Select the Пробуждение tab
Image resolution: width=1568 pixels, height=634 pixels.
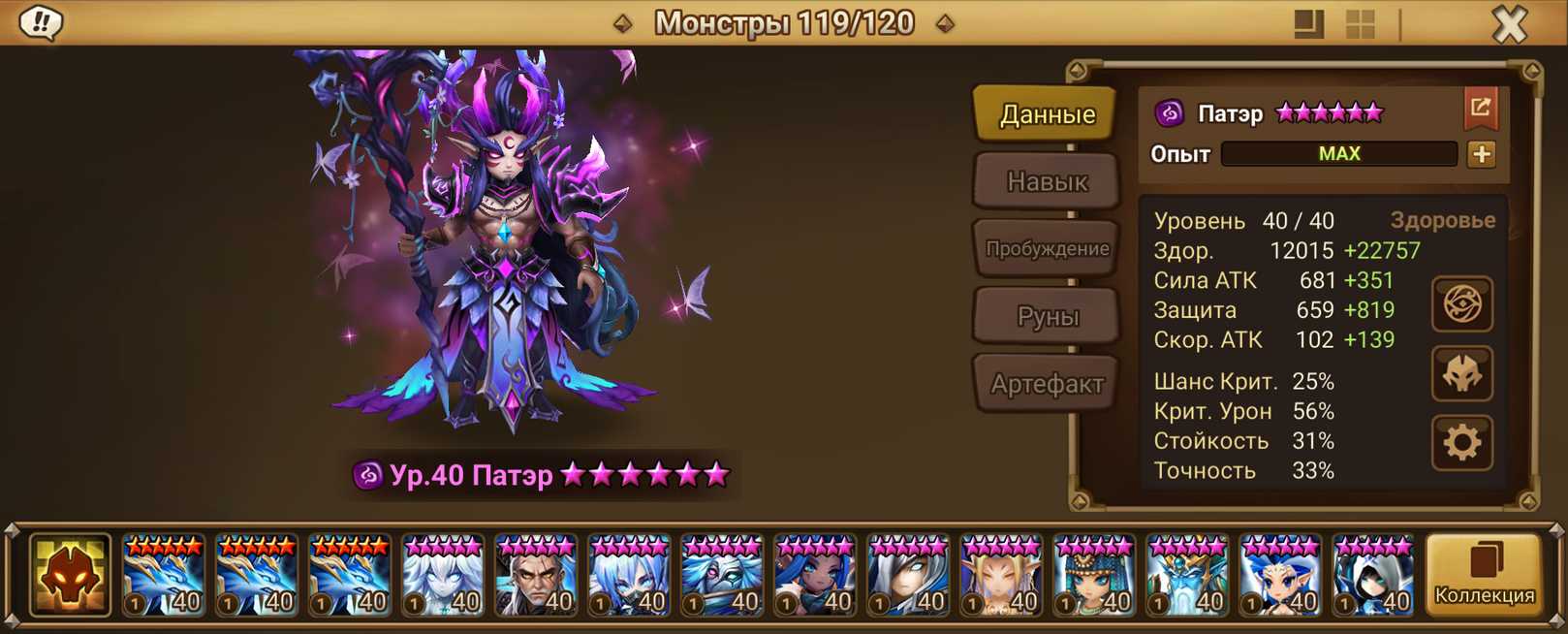click(1047, 248)
